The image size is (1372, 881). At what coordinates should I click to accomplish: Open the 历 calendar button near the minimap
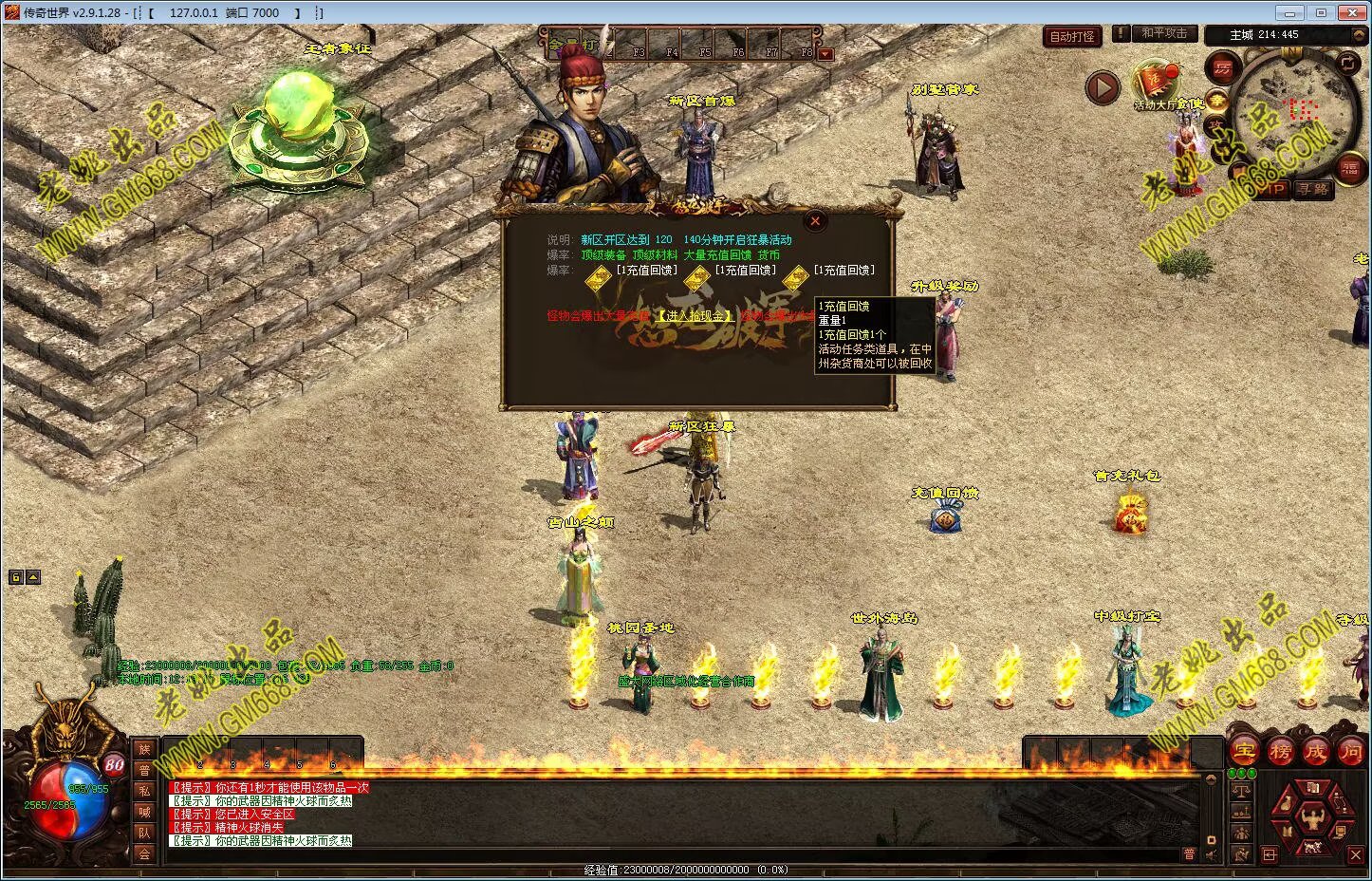(x=1222, y=67)
